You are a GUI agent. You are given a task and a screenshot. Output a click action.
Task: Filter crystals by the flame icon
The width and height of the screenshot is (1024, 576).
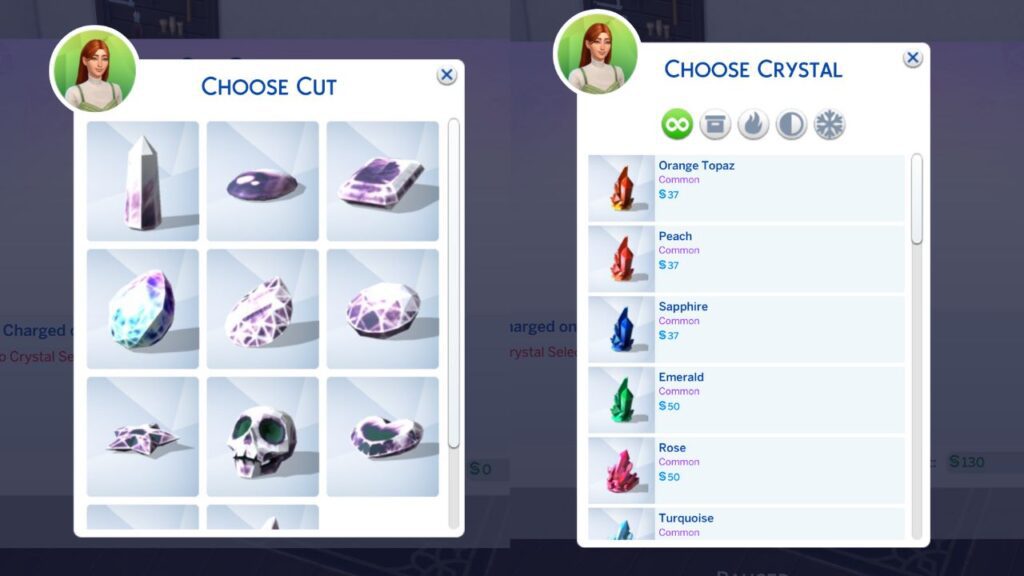click(x=753, y=125)
